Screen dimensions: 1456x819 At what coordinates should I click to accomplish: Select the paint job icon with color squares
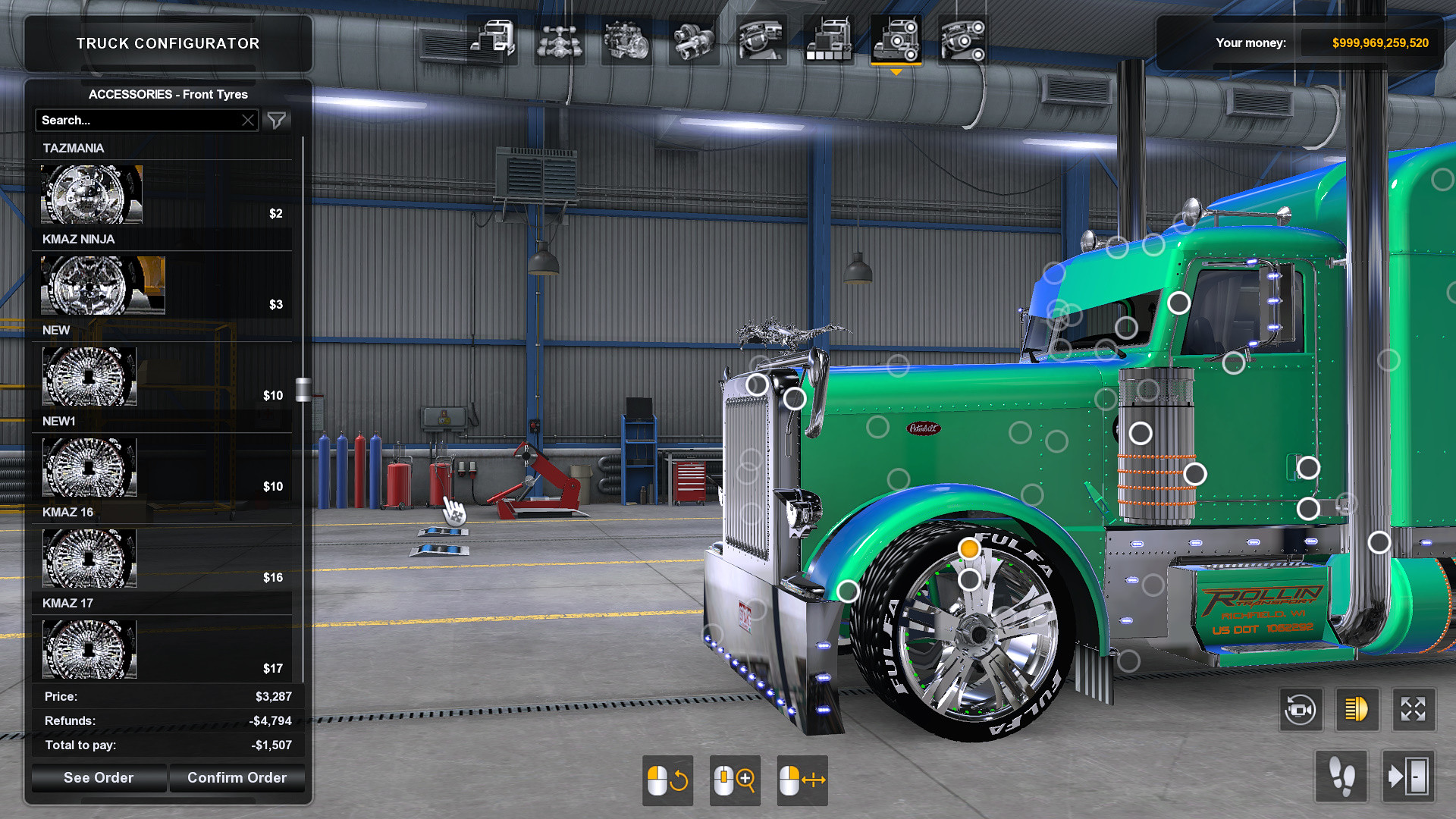pos(827,38)
